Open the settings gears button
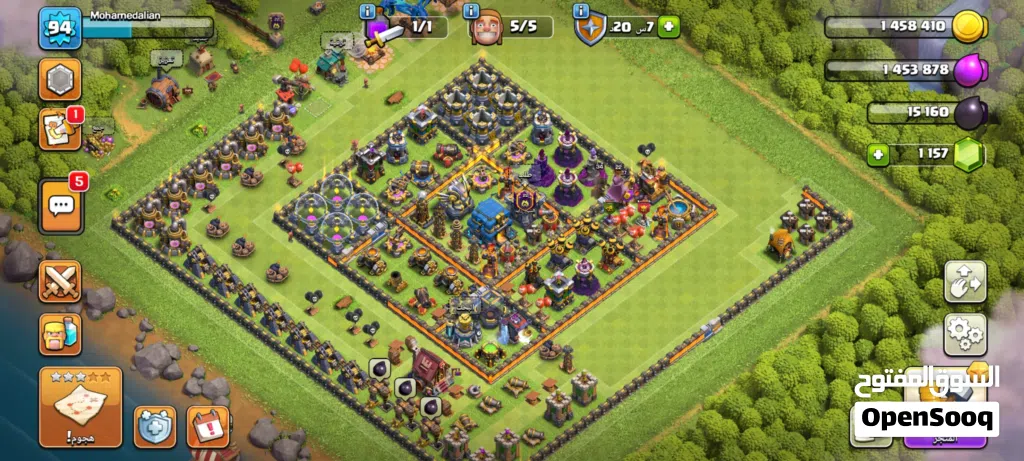The image size is (1024, 461). click(x=965, y=335)
